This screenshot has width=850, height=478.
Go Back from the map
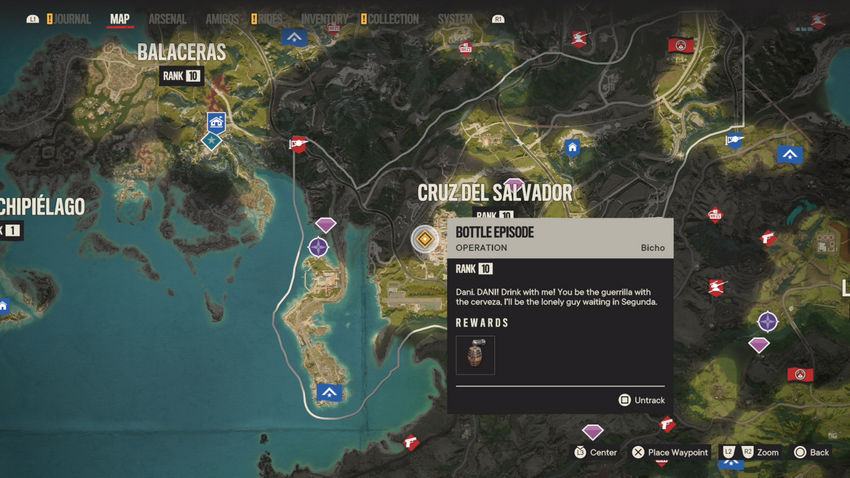(811, 452)
